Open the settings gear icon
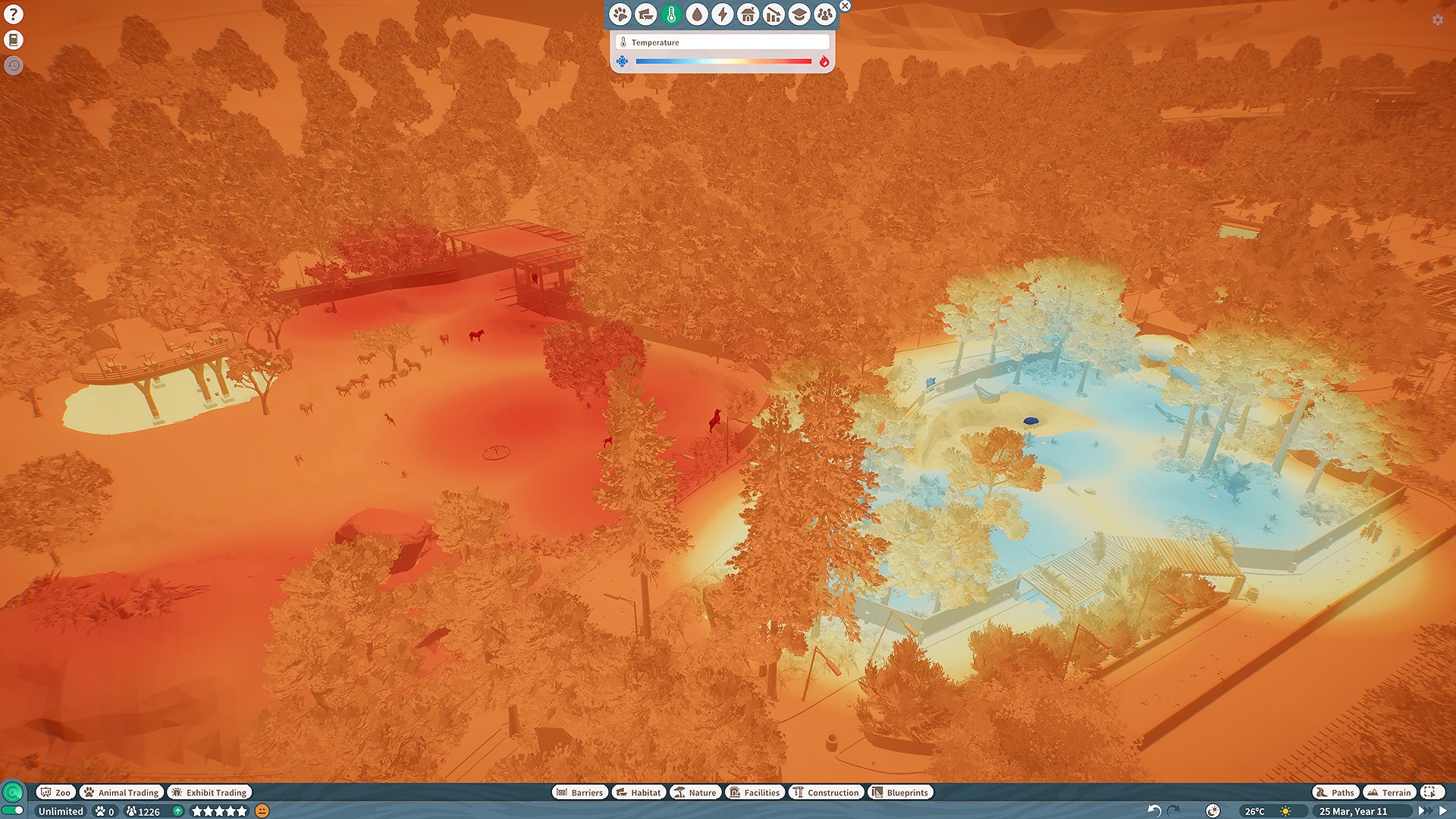The height and width of the screenshot is (819, 1456). click(1437, 20)
